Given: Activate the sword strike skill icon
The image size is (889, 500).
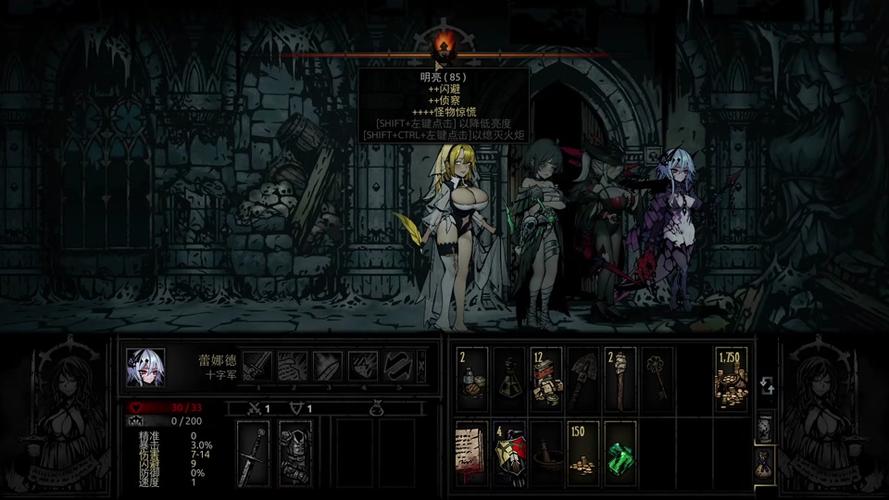Looking at the screenshot, I should (x=257, y=366).
